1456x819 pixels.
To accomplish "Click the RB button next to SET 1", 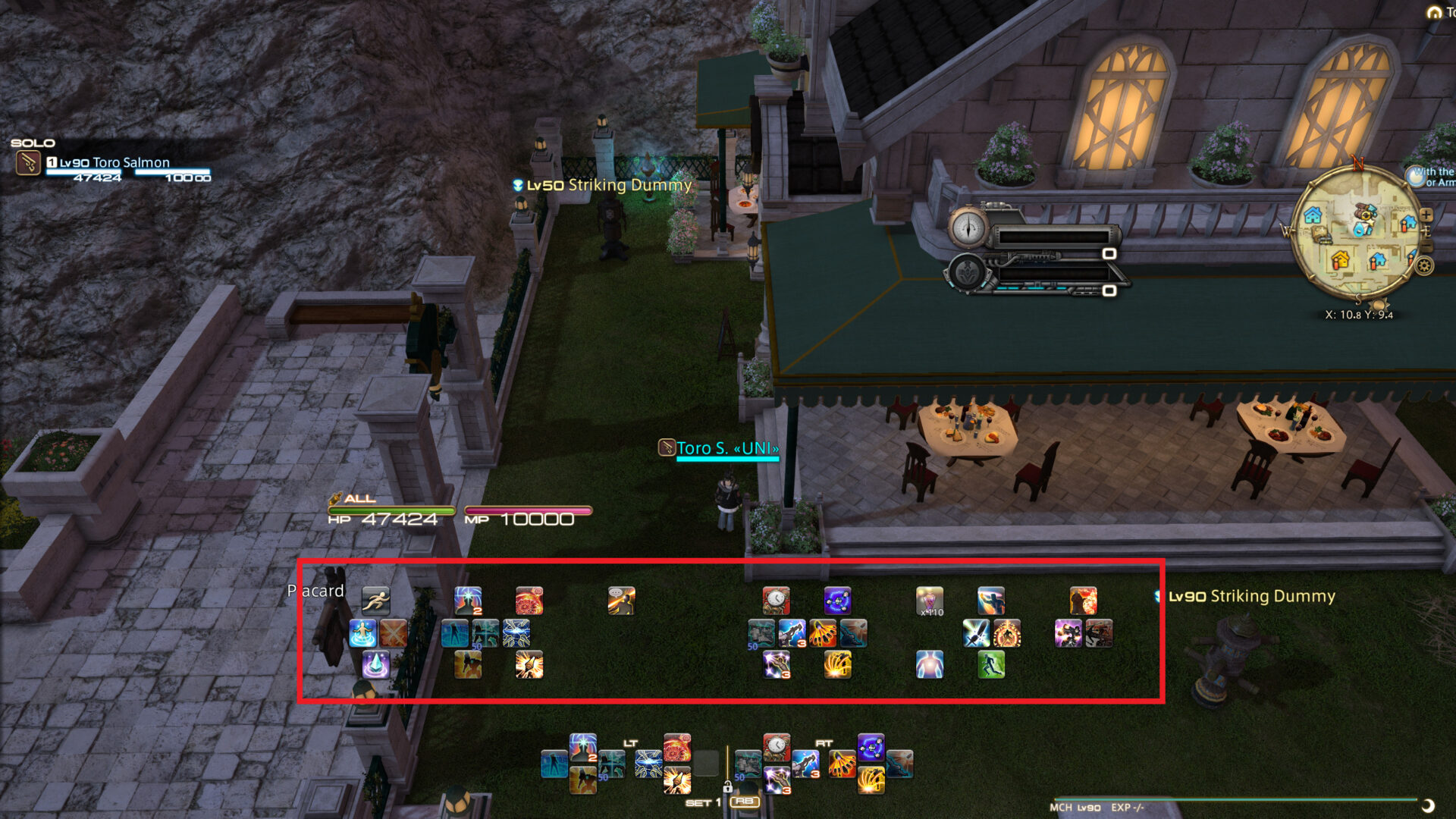I will (x=744, y=802).
